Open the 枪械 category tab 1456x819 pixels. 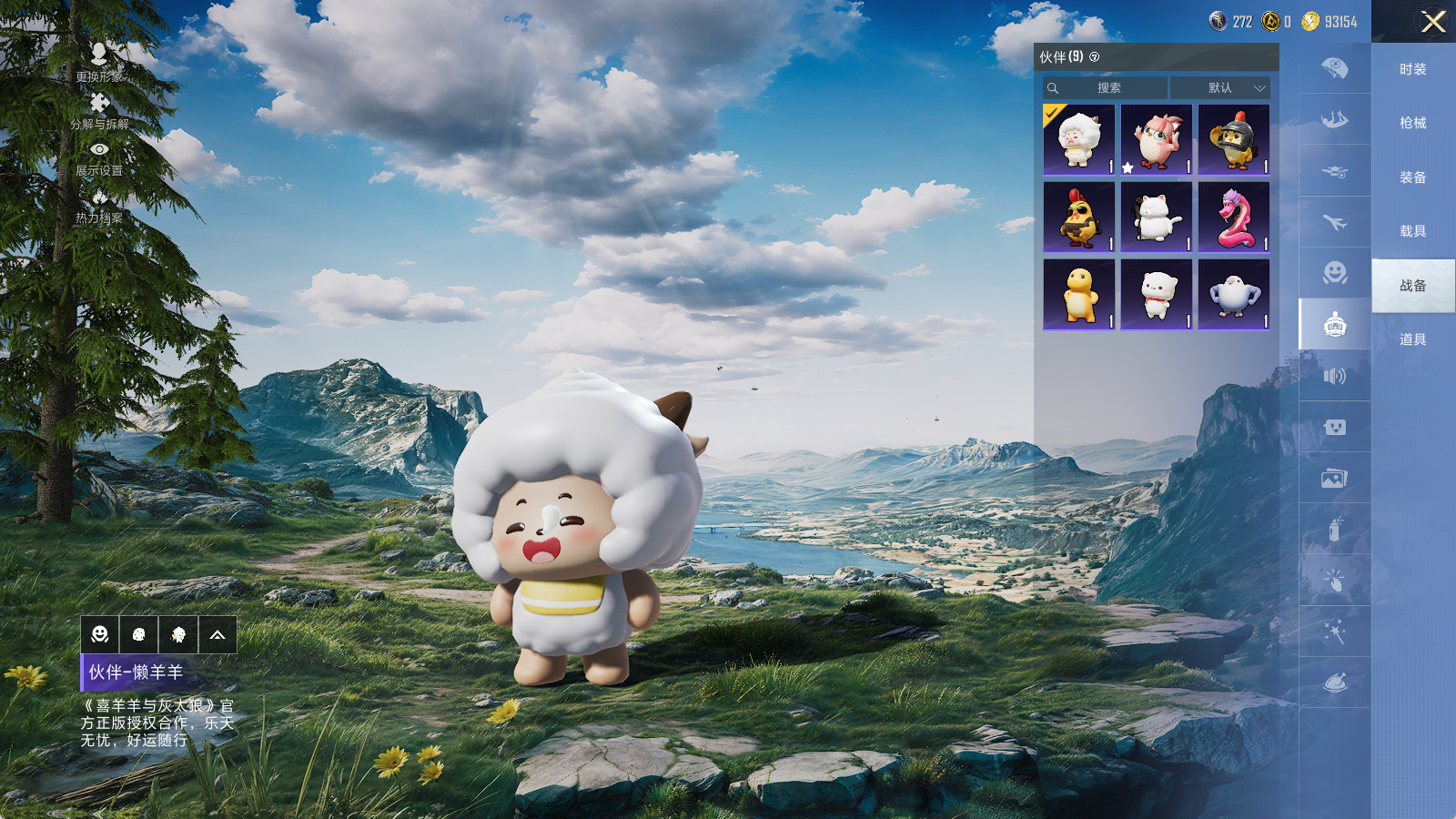[x=1412, y=123]
